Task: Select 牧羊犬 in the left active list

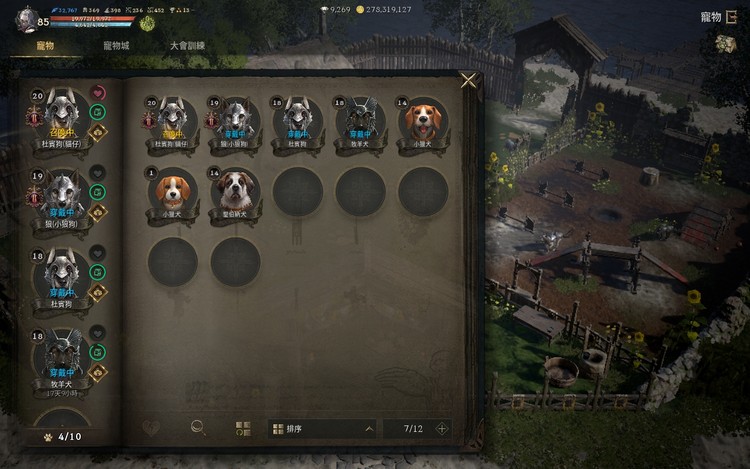Action: pyautogui.click(x=62, y=357)
